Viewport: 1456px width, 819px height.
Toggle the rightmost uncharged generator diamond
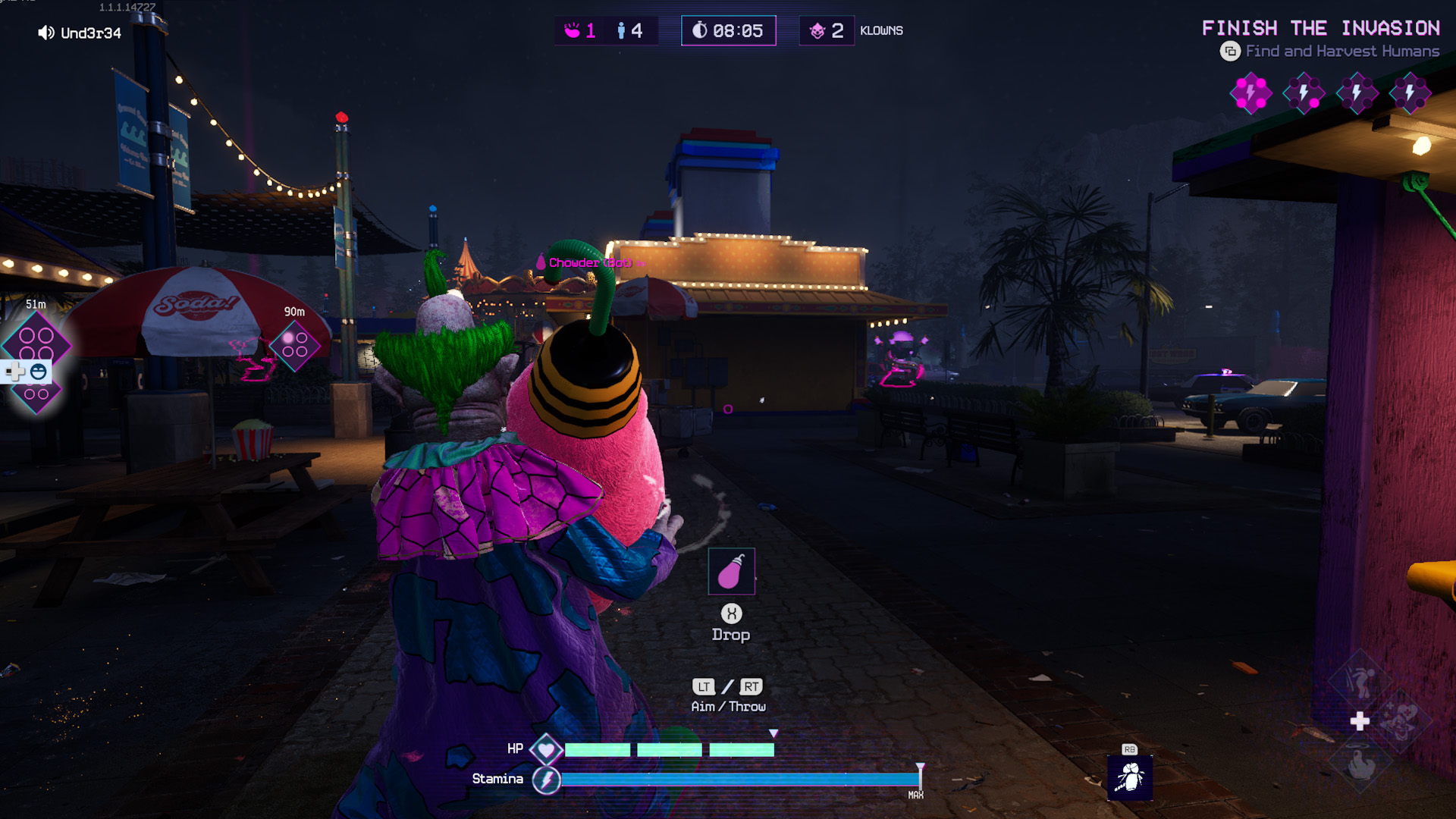1409,93
